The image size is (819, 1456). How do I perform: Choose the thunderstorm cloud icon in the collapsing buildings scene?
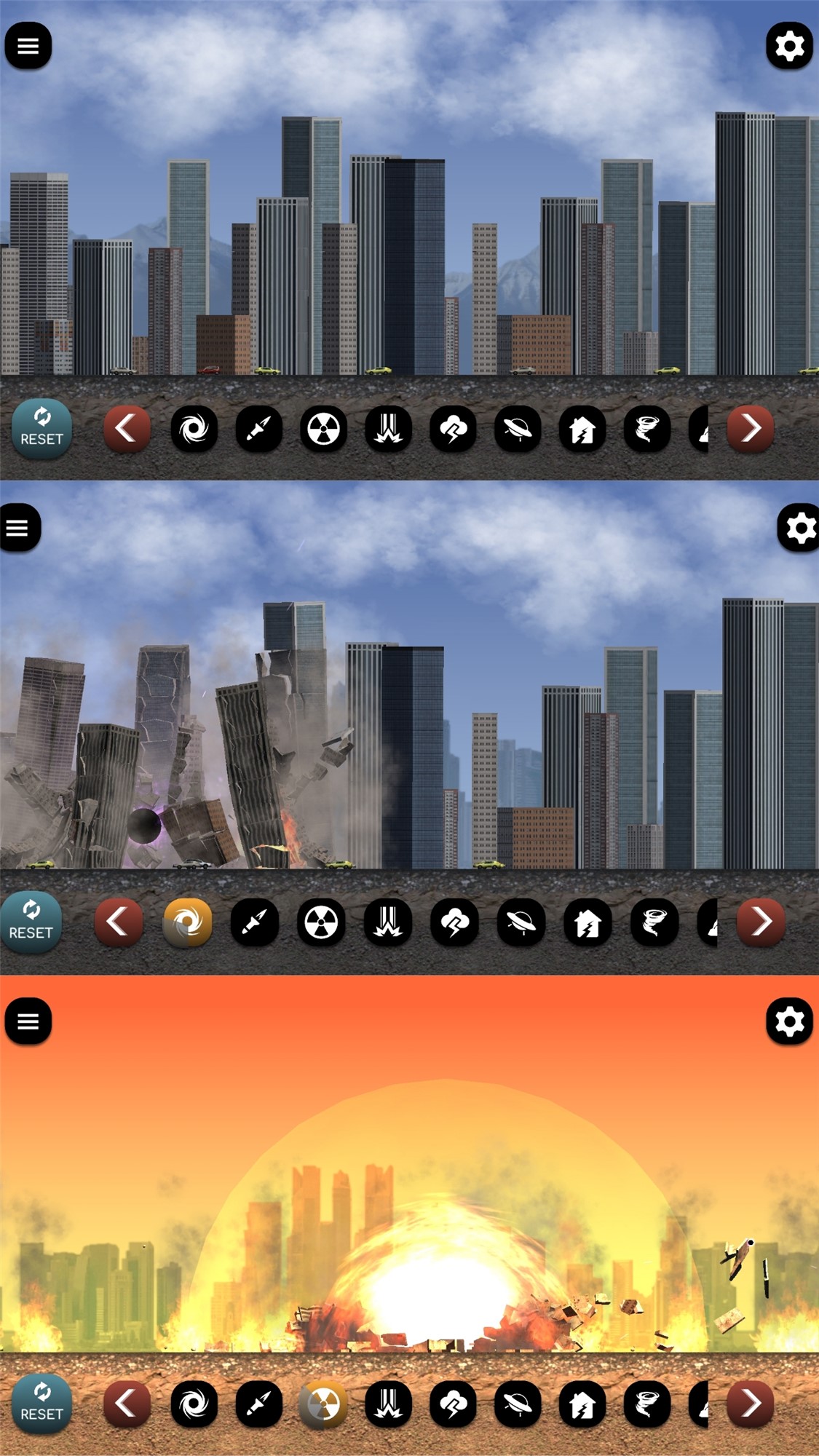pyautogui.click(x=454, y=922)
